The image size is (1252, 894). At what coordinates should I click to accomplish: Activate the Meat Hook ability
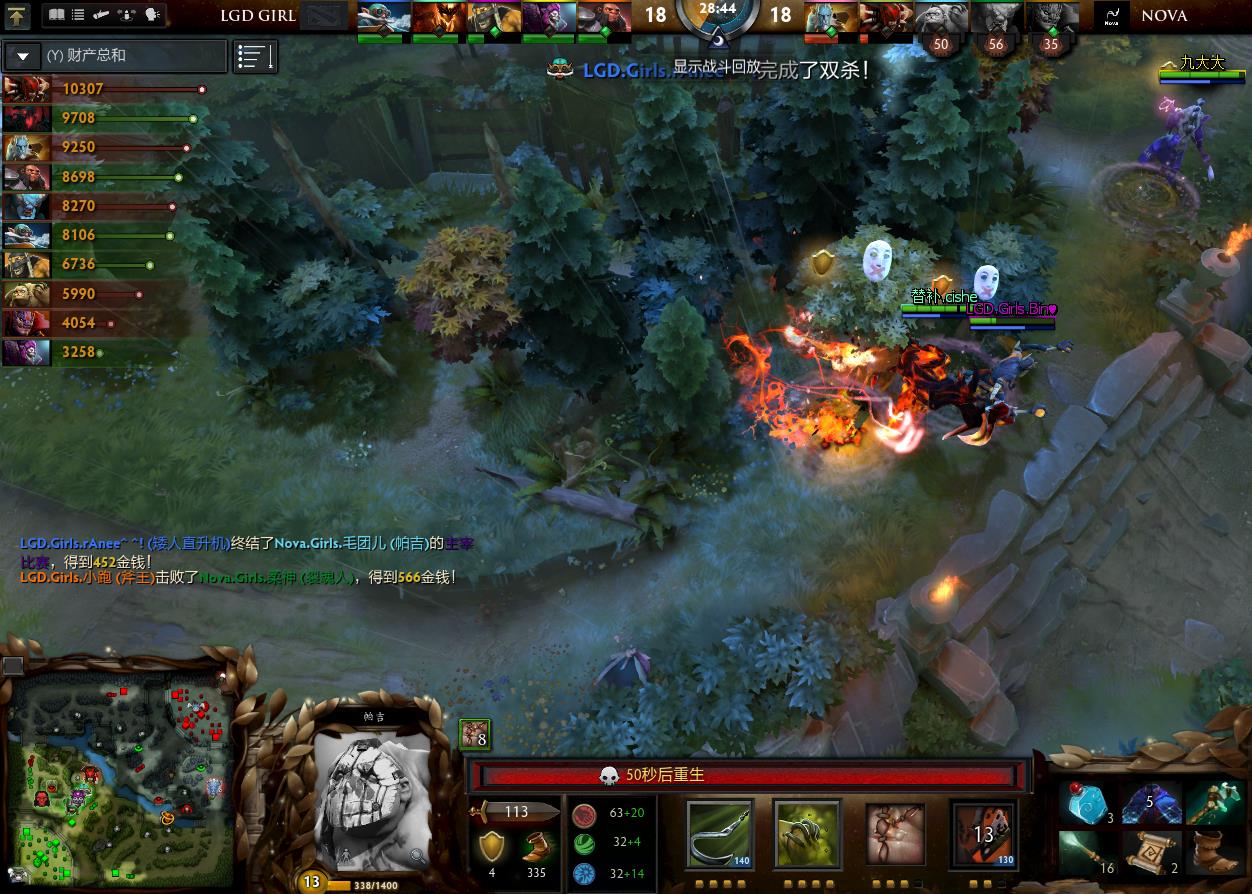720,833
